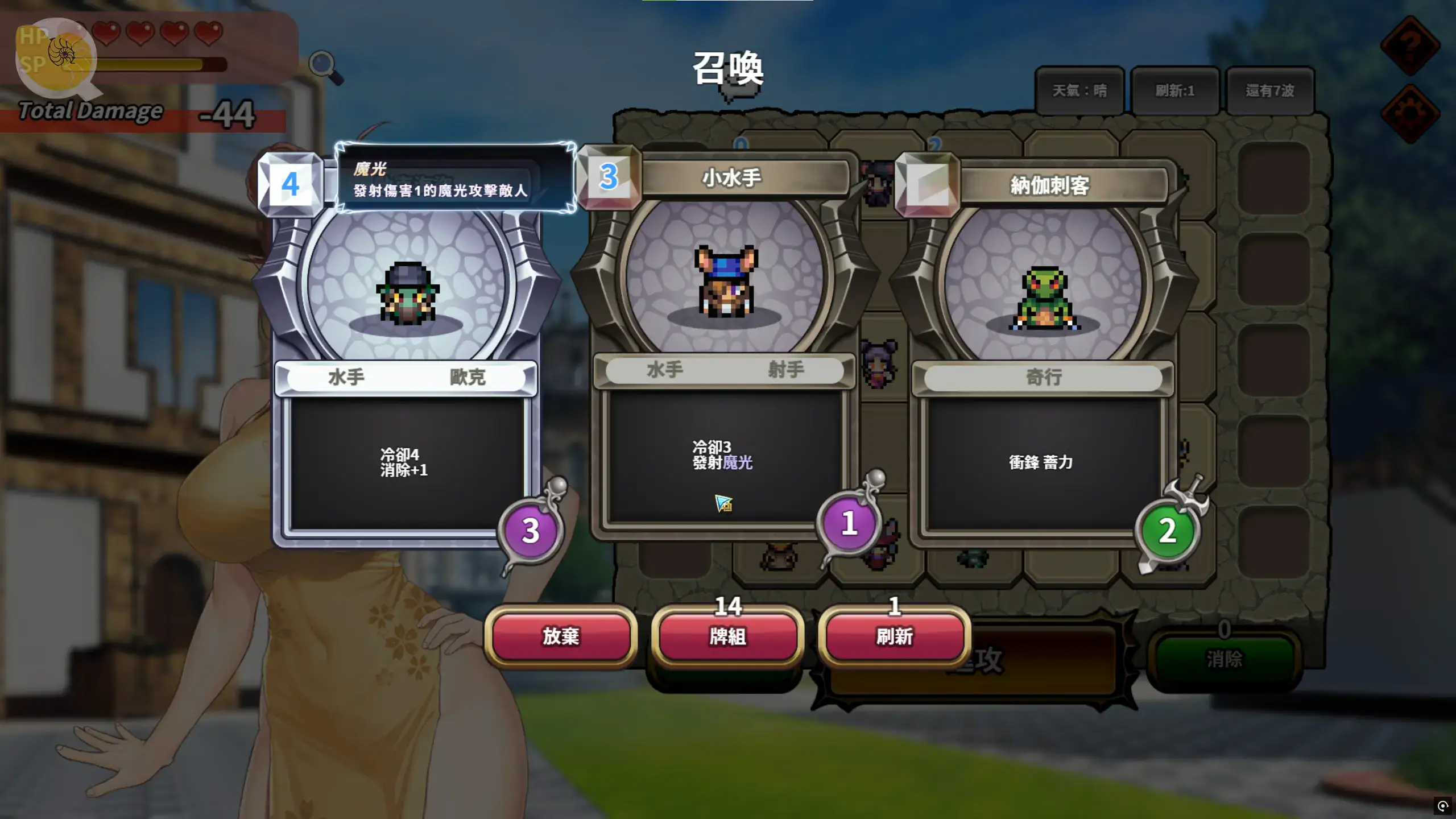Screen dimensions: 1456x819
Task: Activate the green 消除 button
Action: [1224, 659]
